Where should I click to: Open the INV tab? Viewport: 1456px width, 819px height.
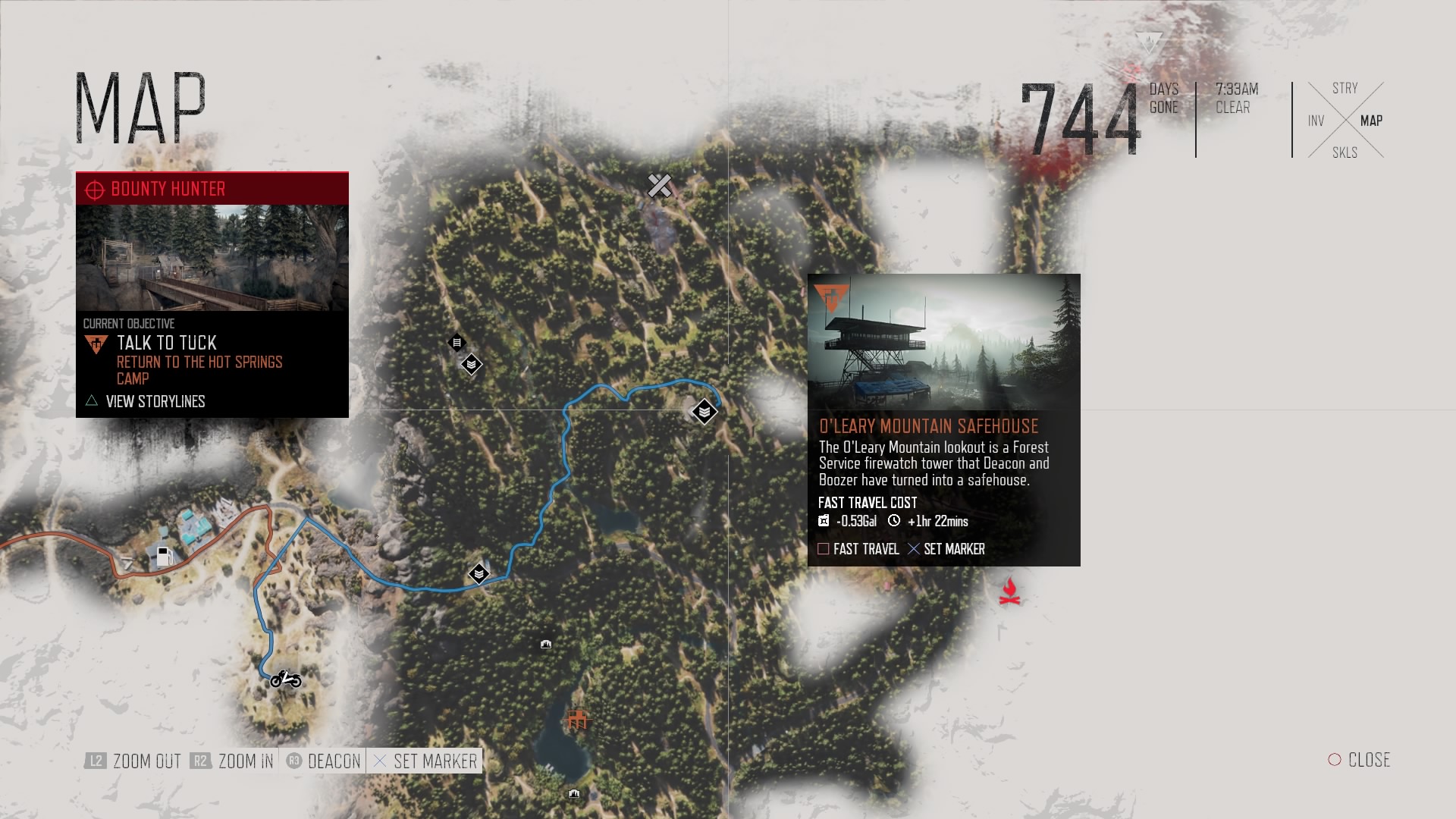(x=1316, y=121)
